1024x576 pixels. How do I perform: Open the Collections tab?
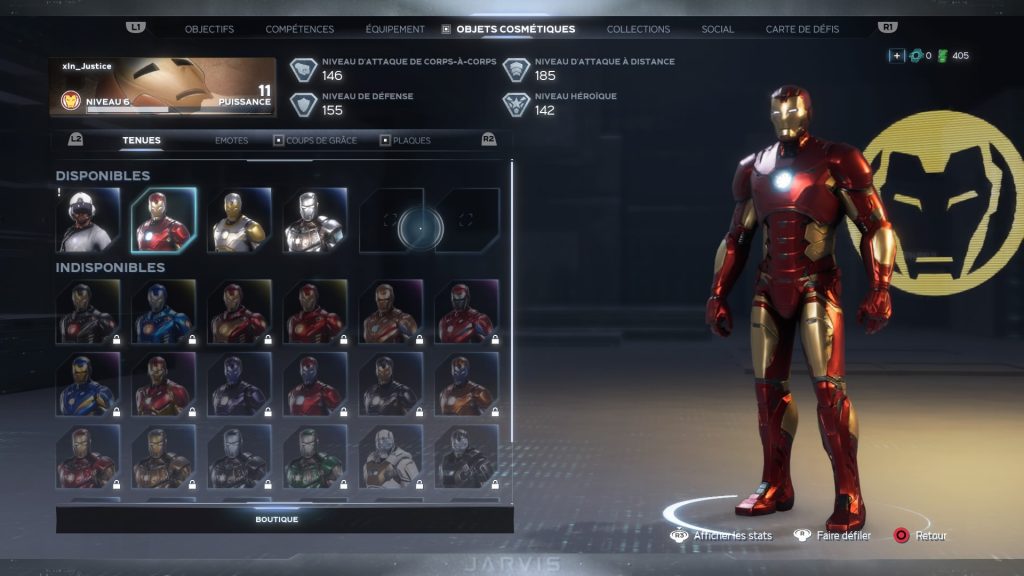click(x=638, y=29)
